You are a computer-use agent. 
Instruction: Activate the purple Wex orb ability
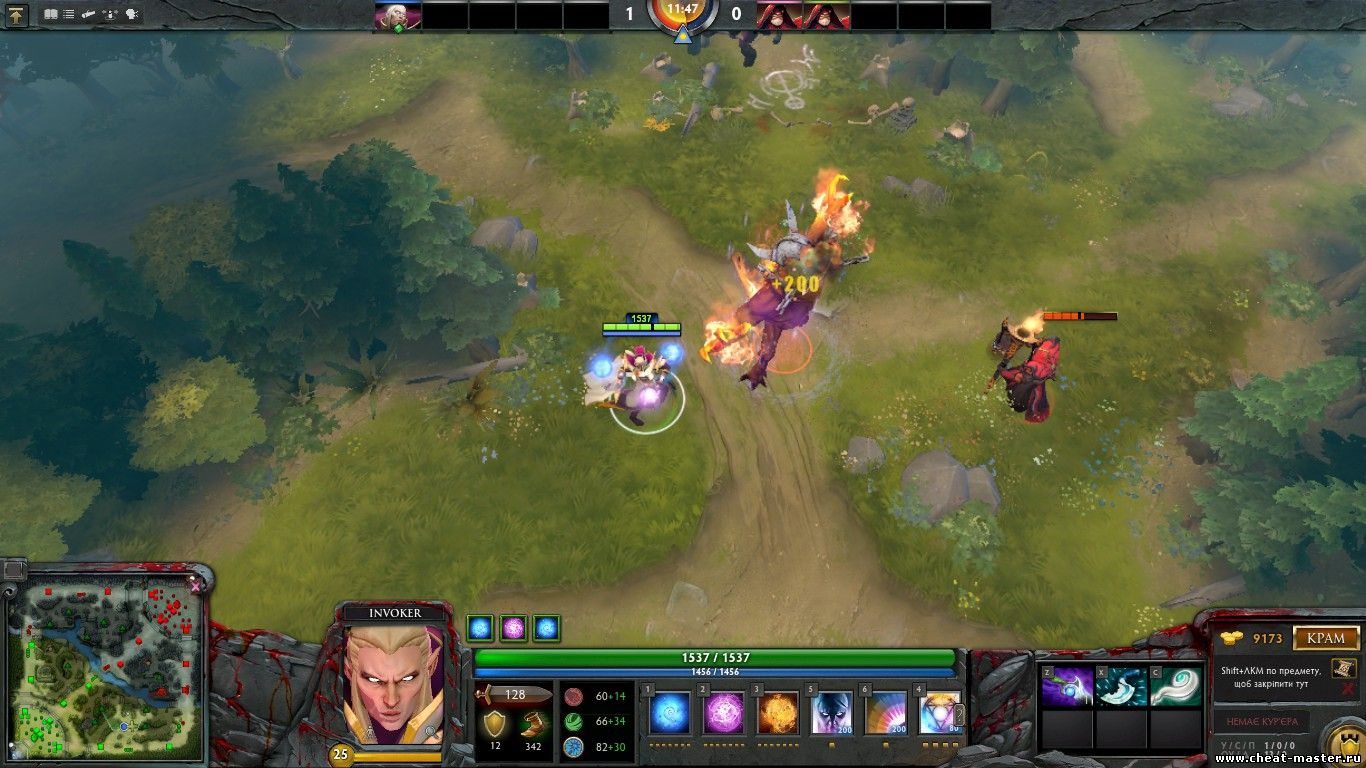coord(724,713)
